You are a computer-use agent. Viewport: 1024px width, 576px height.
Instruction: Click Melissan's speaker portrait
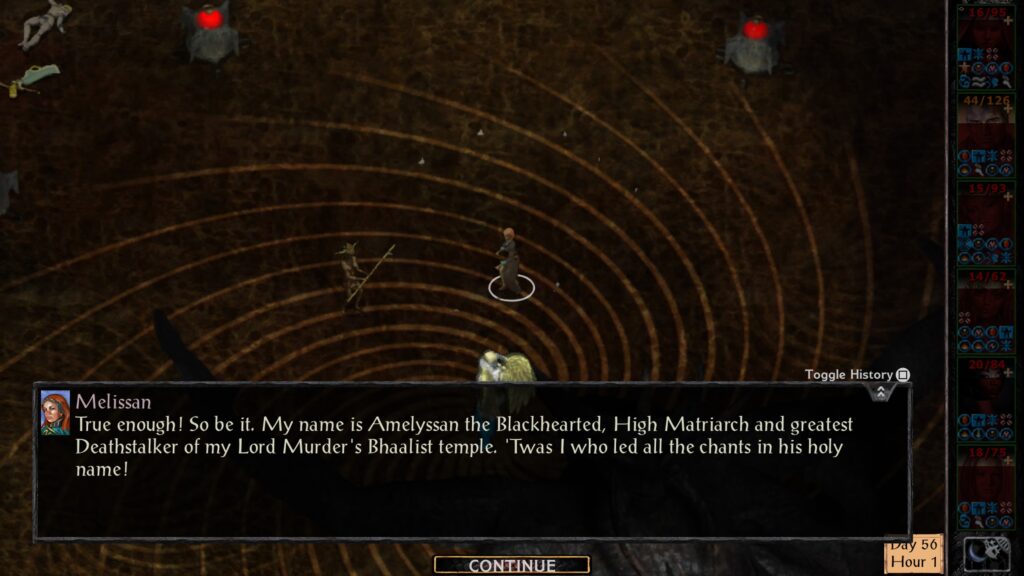coord(55,413)
